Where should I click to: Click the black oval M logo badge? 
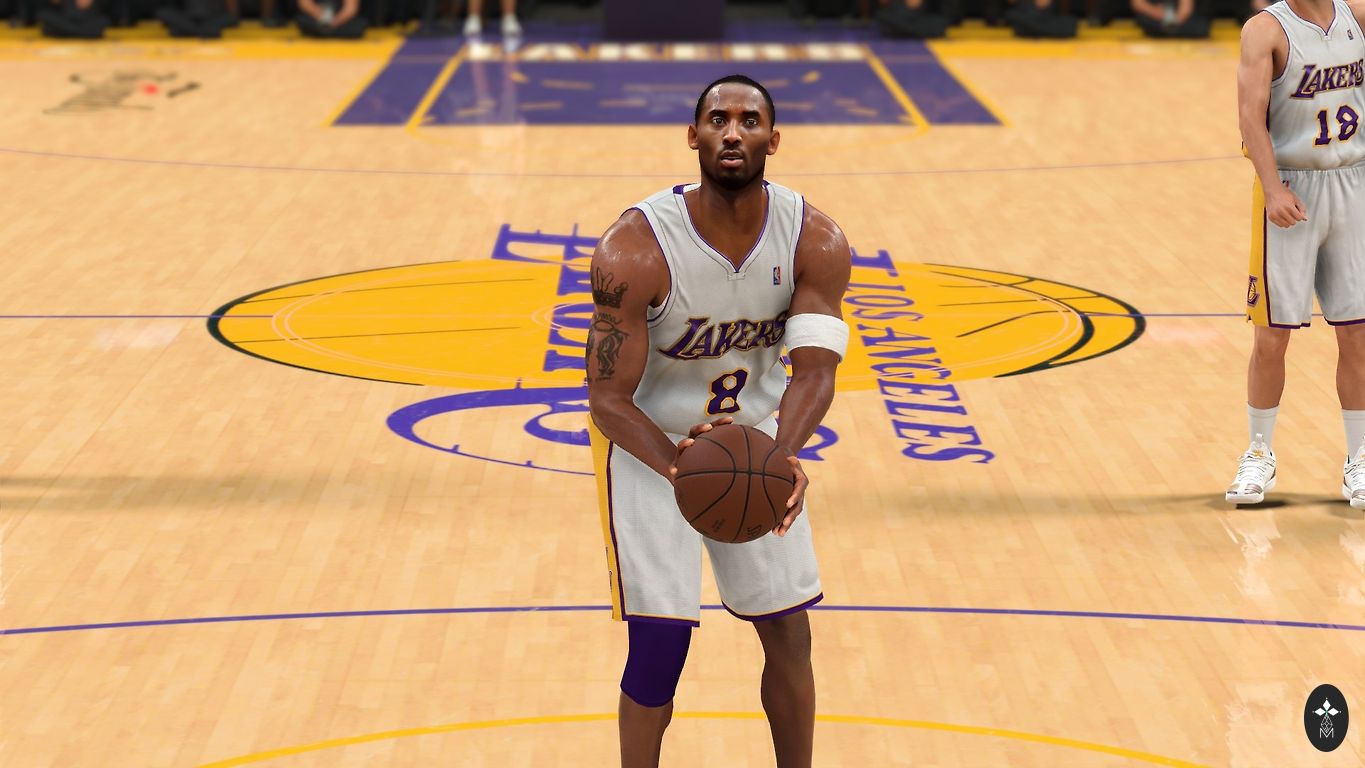(x=1326, y=717)
